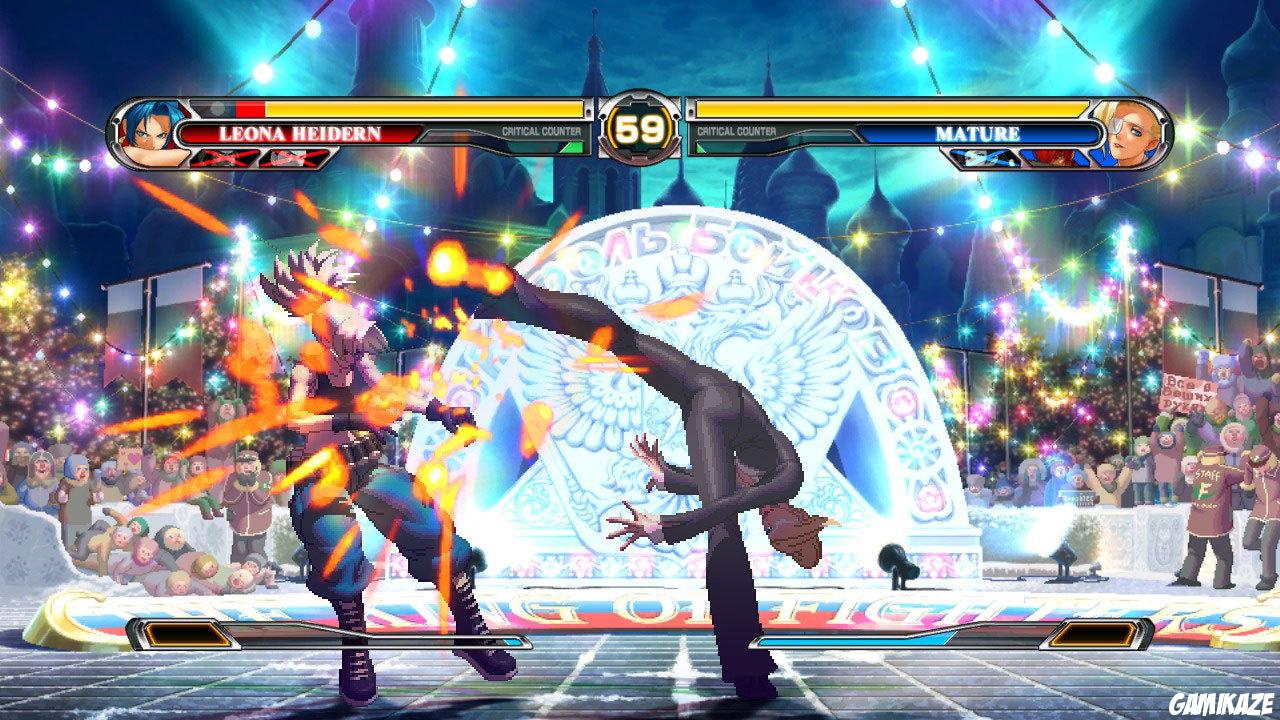The width and height of the screenshot is (1280, 720).
Task: Select the second defeated teammate icon under Leona
Action: (x=290, y=157)
